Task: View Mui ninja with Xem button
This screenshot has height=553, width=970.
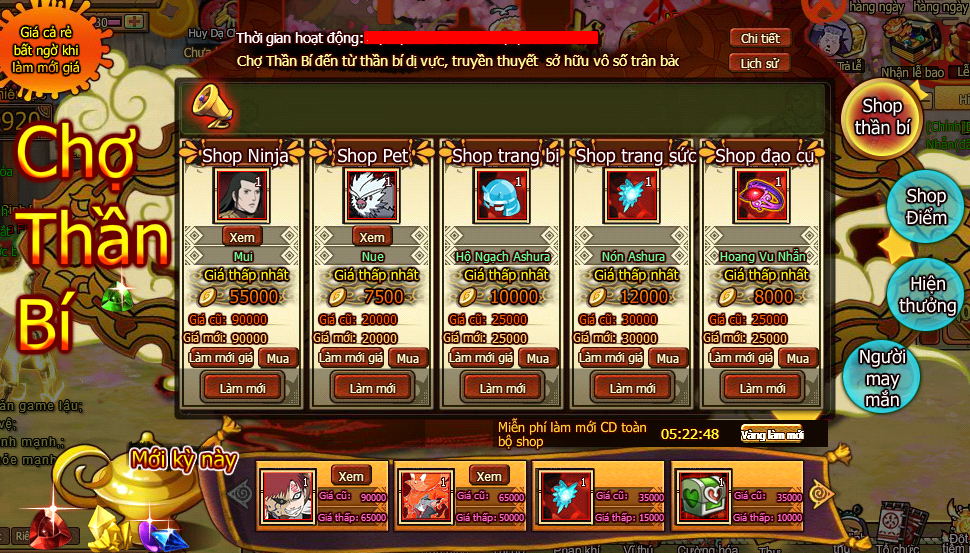Action: pyautogui.click(x=242, y=237)
